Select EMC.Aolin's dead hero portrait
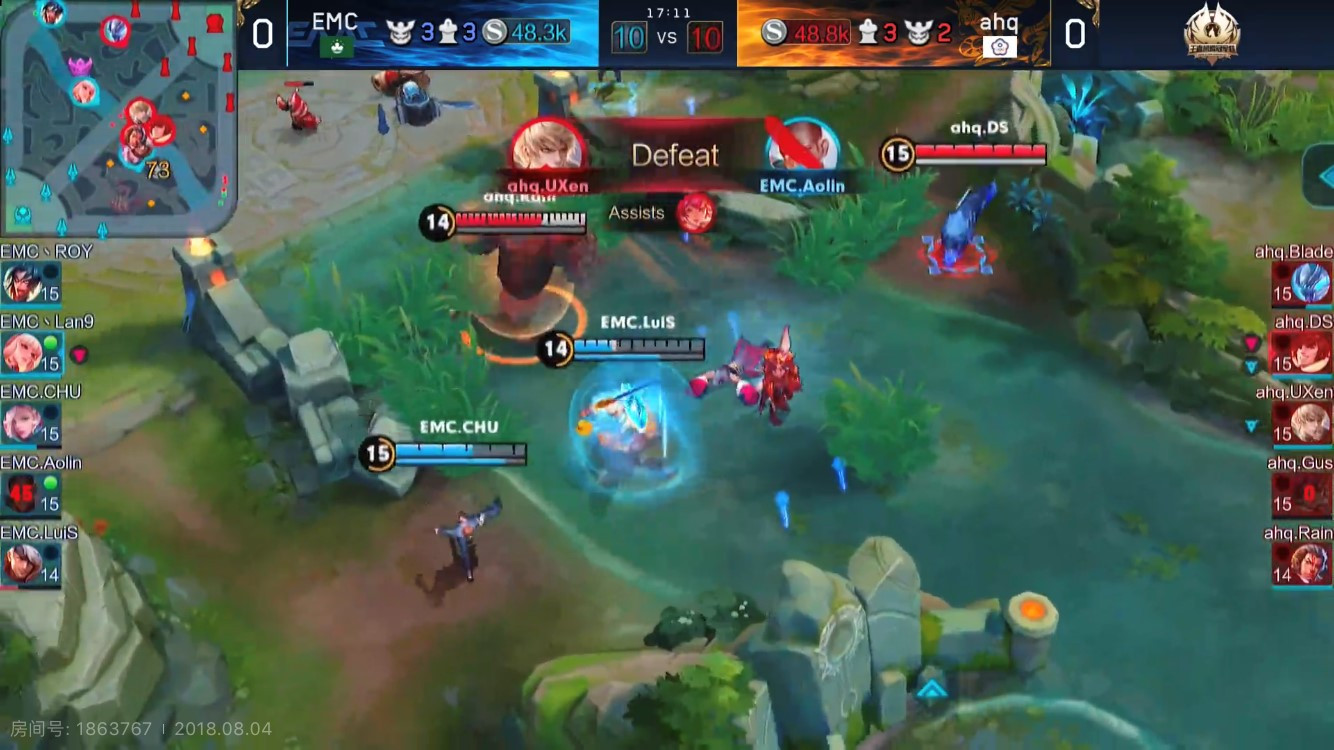The height and width of the screenshot is (750, 1334). 22,493
